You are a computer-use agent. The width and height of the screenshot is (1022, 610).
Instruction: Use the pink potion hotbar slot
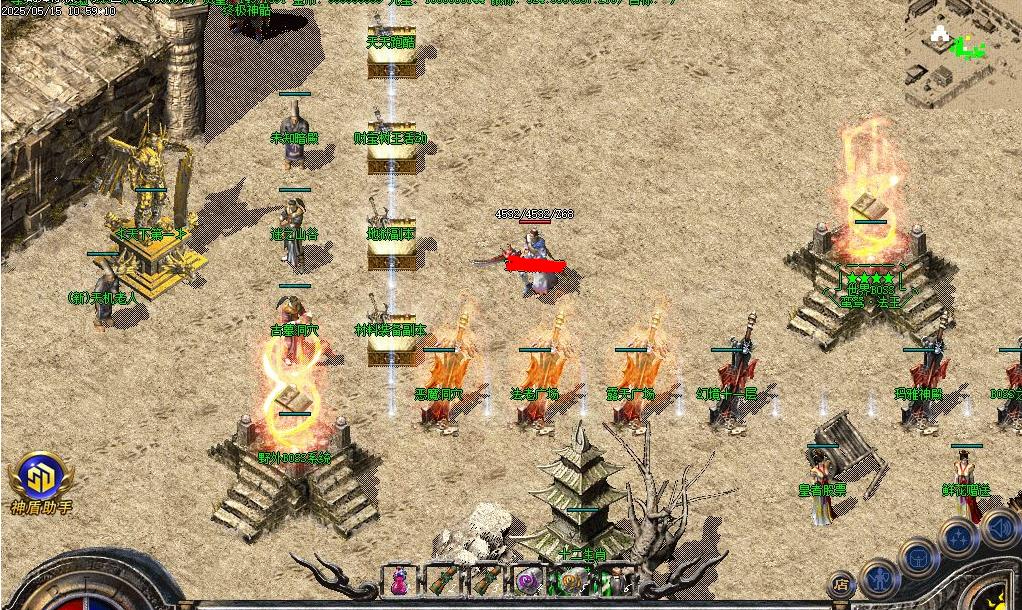398,579
